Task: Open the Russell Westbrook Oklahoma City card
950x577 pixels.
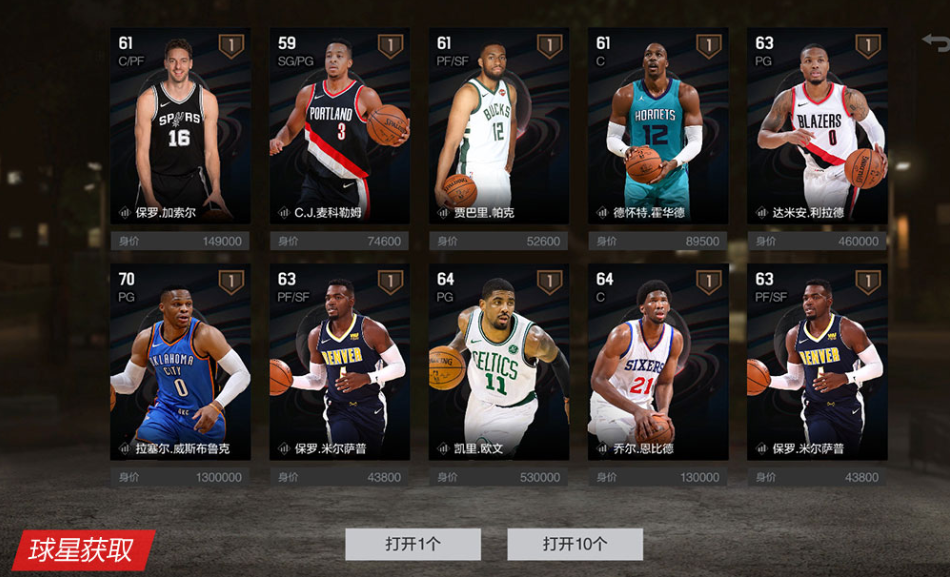Action: click(x=180, y=362)
